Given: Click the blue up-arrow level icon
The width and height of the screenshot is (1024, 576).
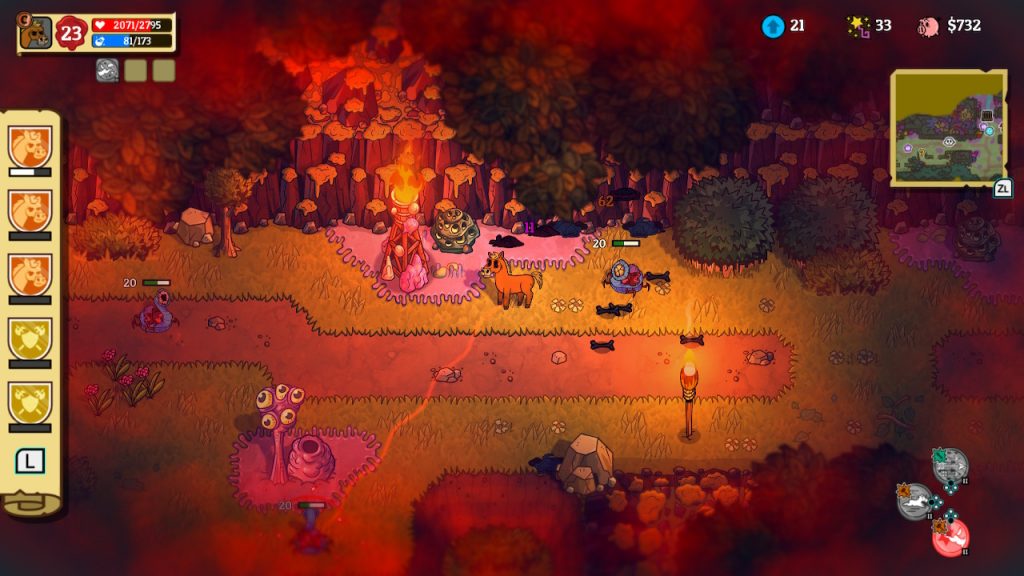Looking at the screenshot, I should (x=772, y=26).
